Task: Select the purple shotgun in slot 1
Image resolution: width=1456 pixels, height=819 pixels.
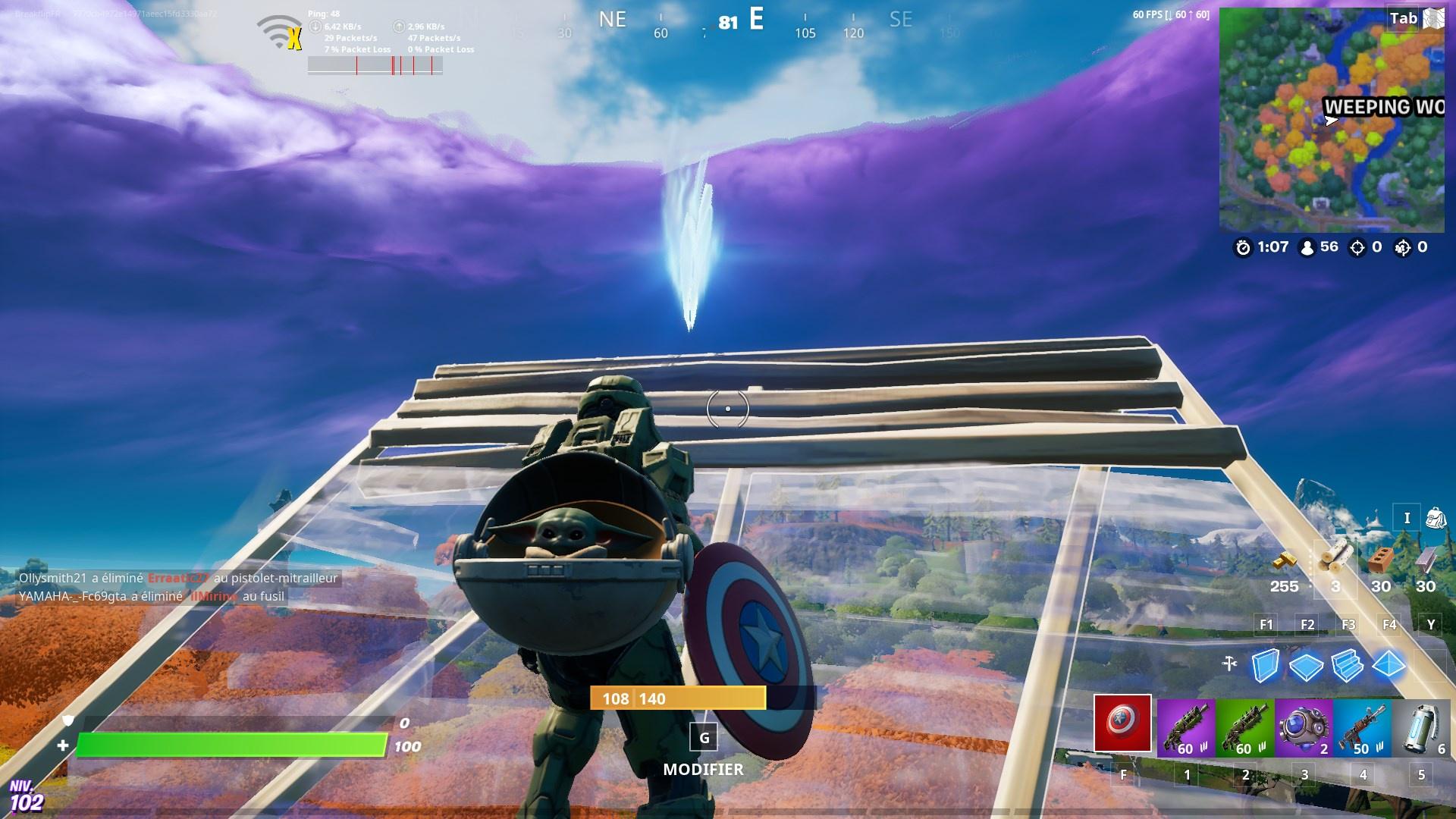Action: pyautogui.click(x=1185, y=724)
